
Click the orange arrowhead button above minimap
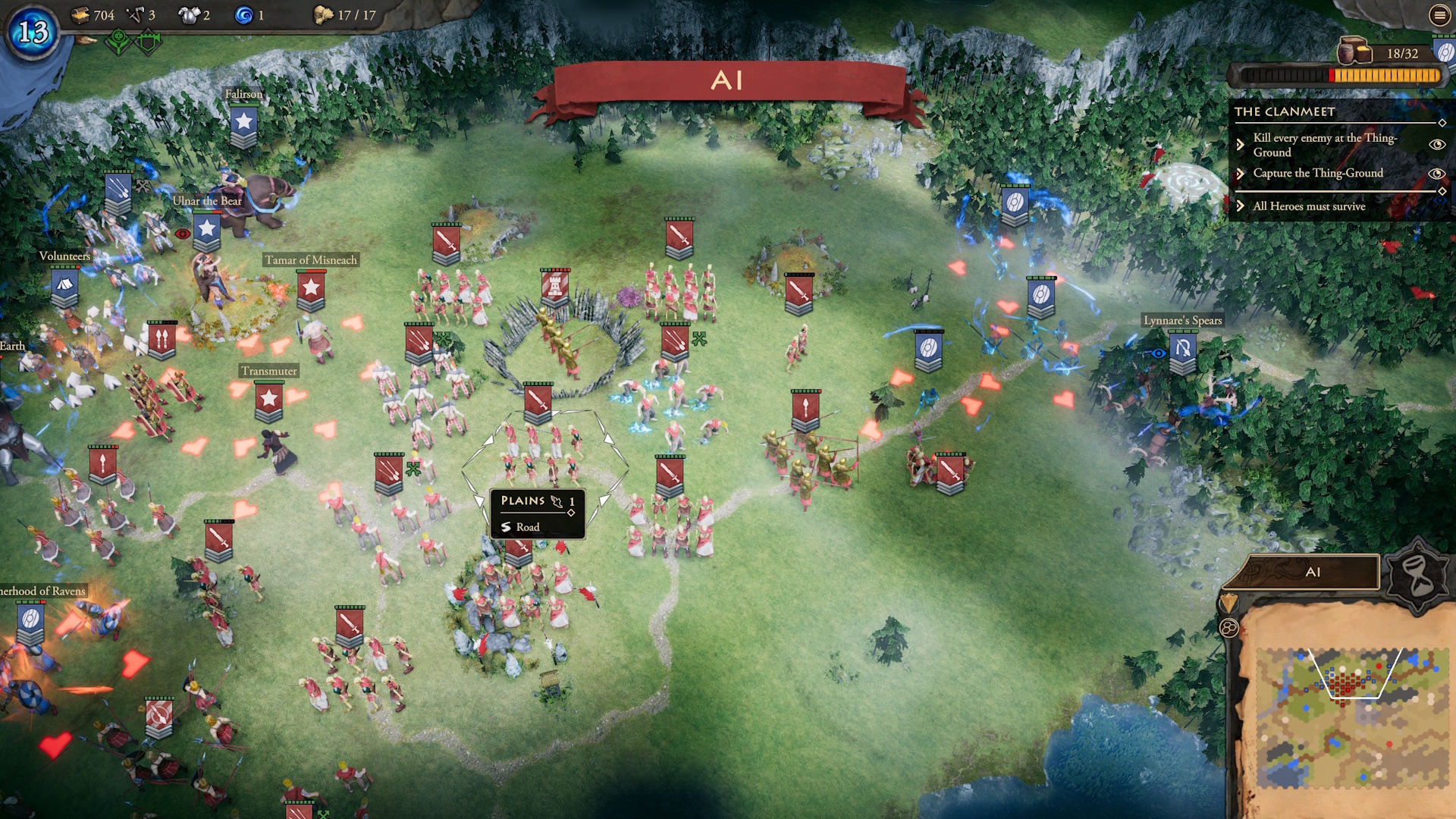(1228, 604)
